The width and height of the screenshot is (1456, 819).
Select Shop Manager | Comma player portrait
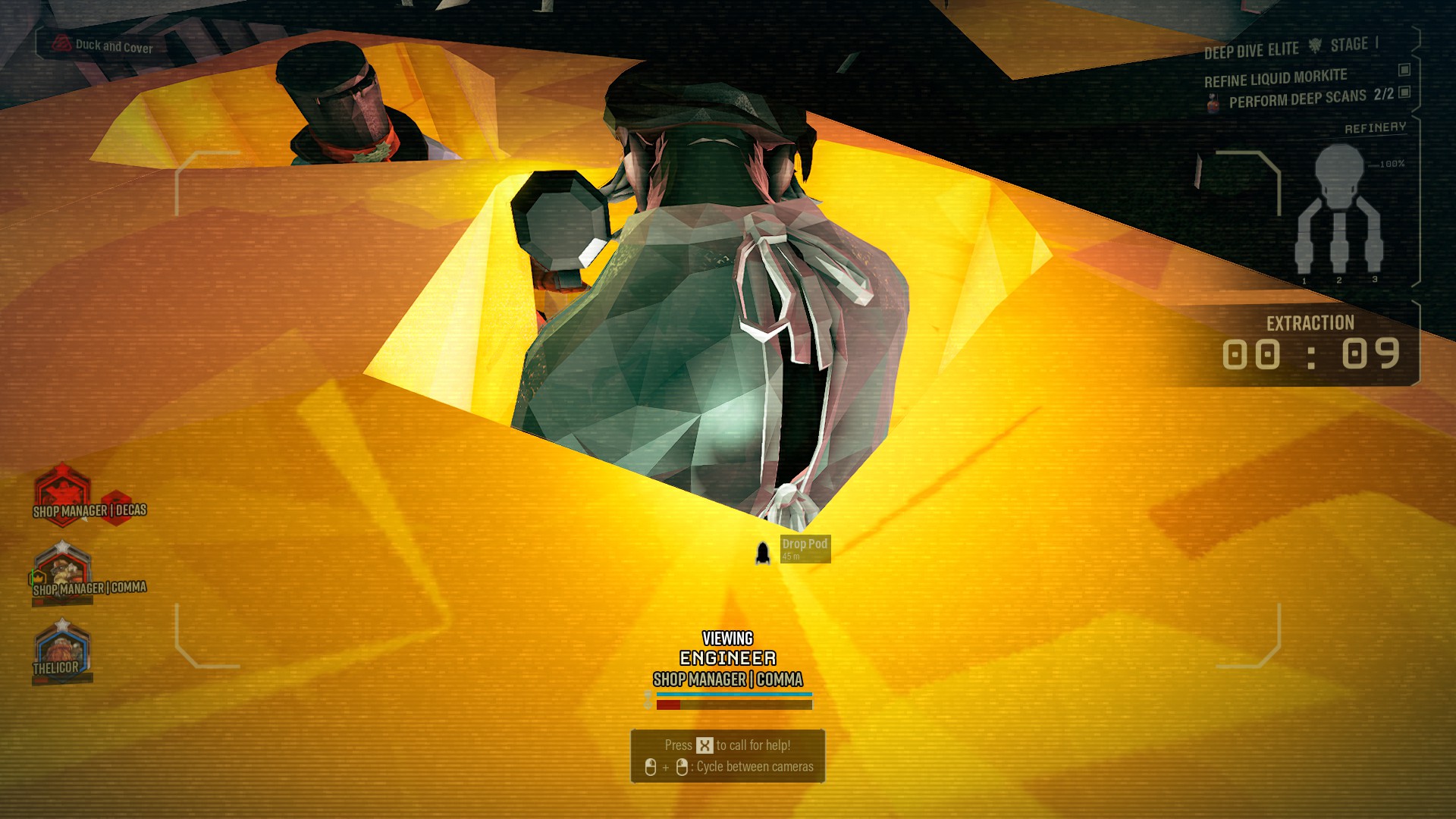pos(62,570)
